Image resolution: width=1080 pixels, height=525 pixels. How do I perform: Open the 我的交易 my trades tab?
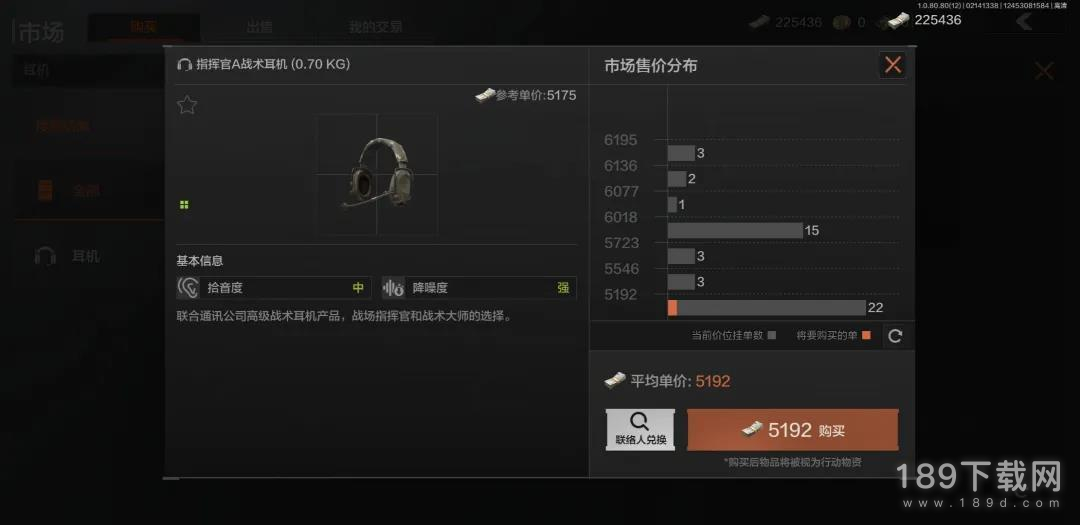[375, 27]
